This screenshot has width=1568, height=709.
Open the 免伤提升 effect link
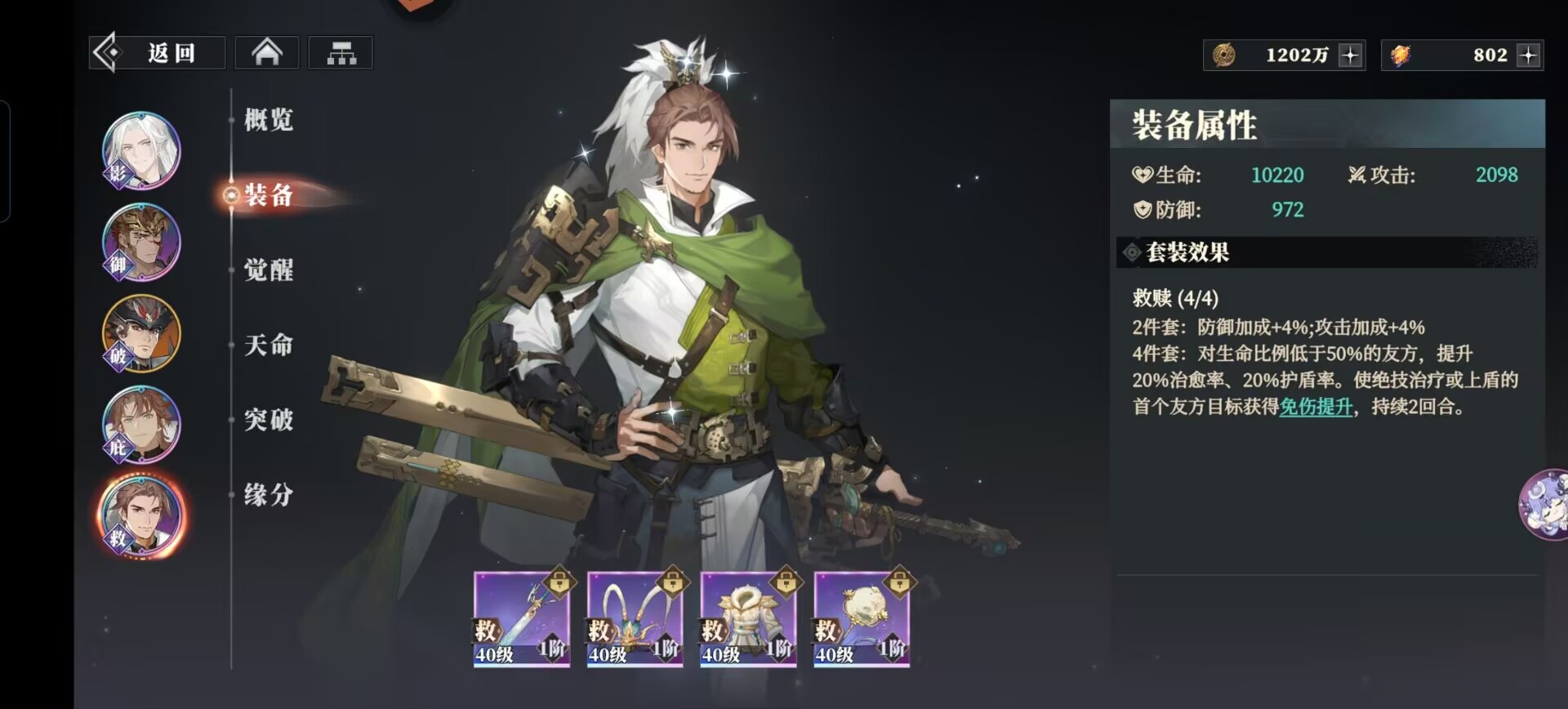coord(1316,407)
